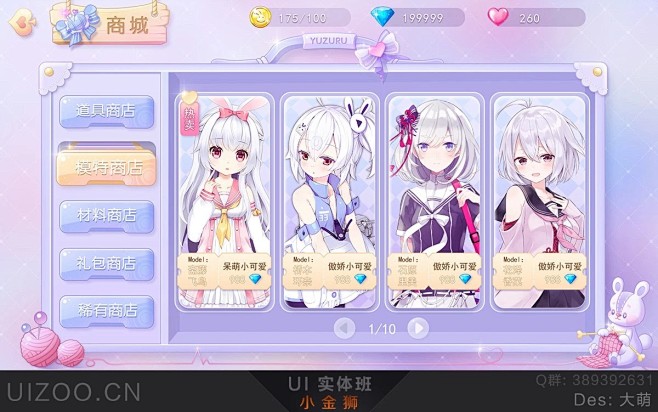Go back using the top-left arrow

[x=20, y=22]
